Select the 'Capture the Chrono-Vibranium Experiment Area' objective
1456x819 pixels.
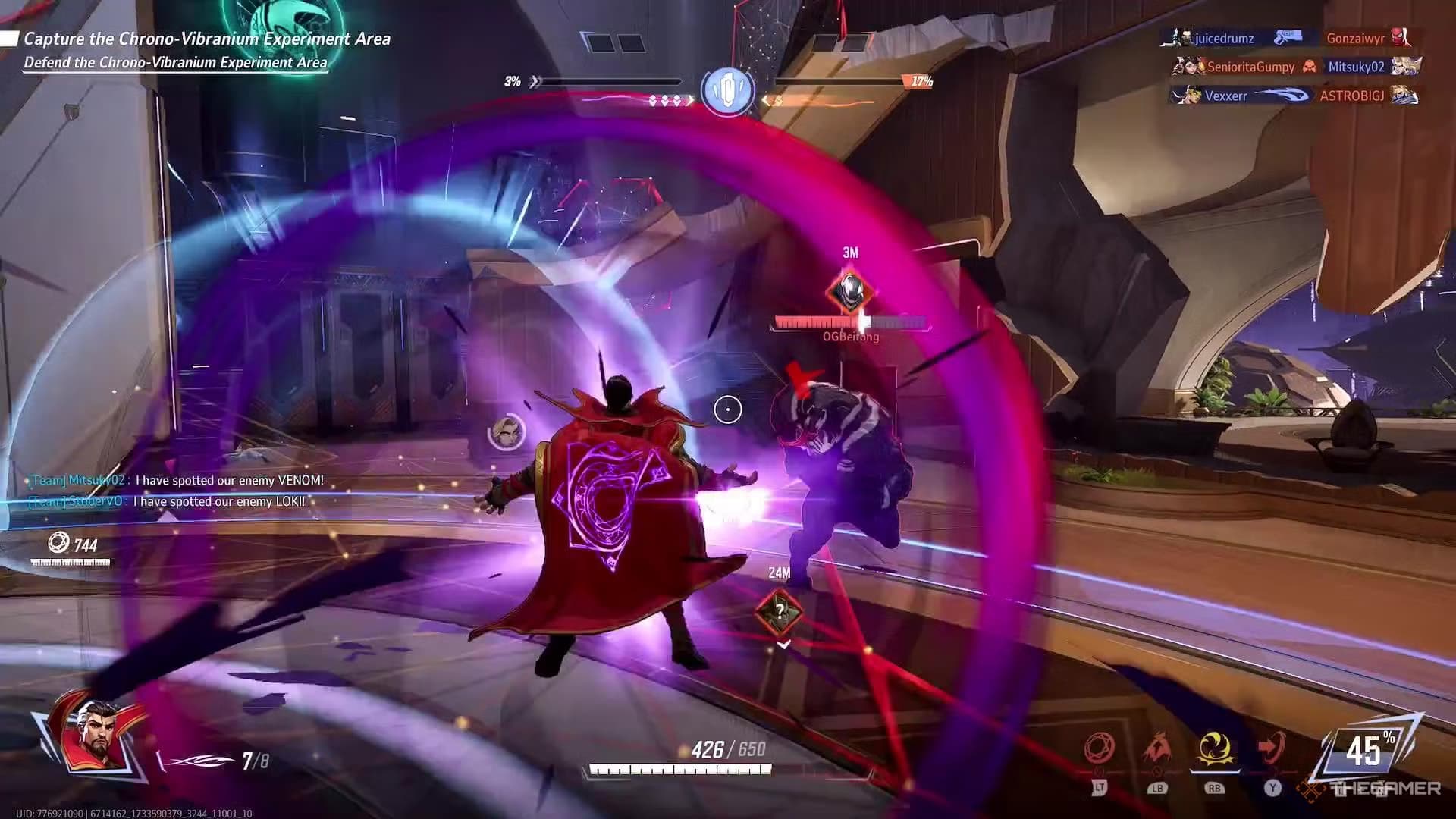206,39
